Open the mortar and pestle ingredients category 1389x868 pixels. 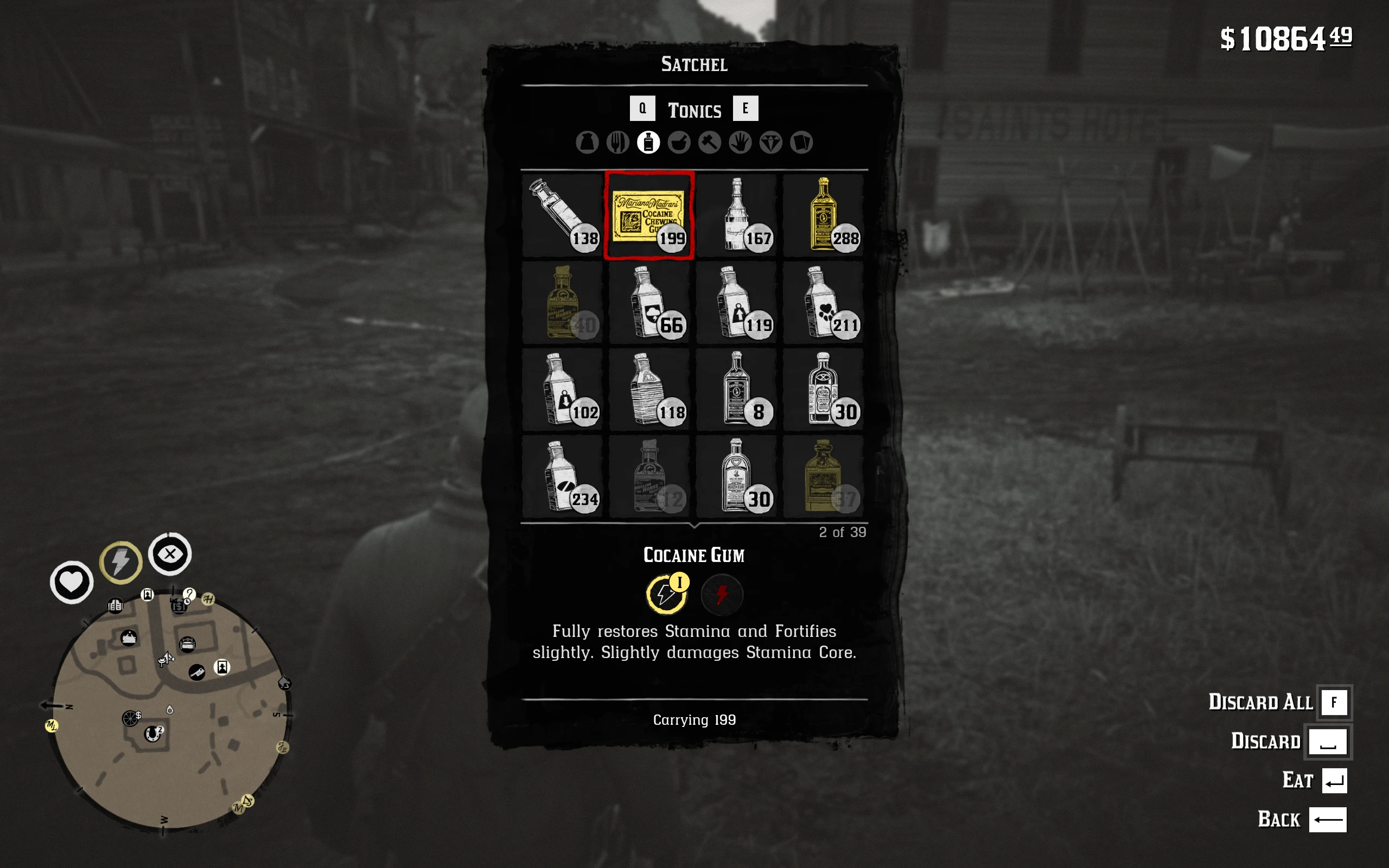[x=679, y=142]
